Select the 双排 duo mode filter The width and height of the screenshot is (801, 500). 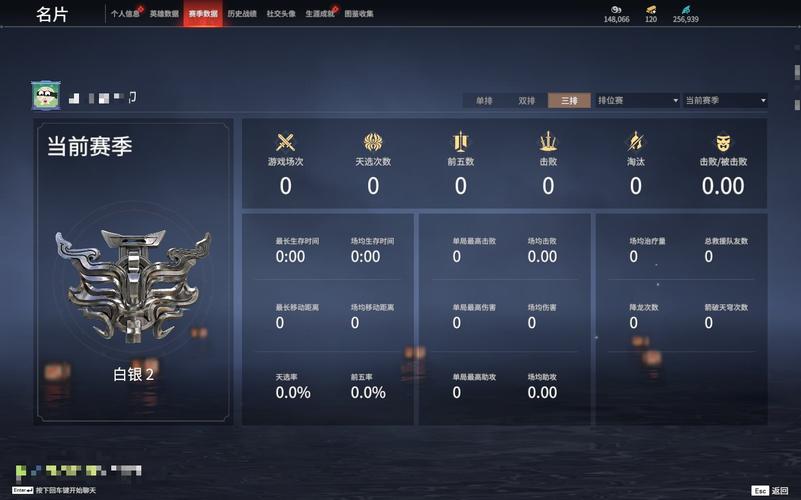527,100
